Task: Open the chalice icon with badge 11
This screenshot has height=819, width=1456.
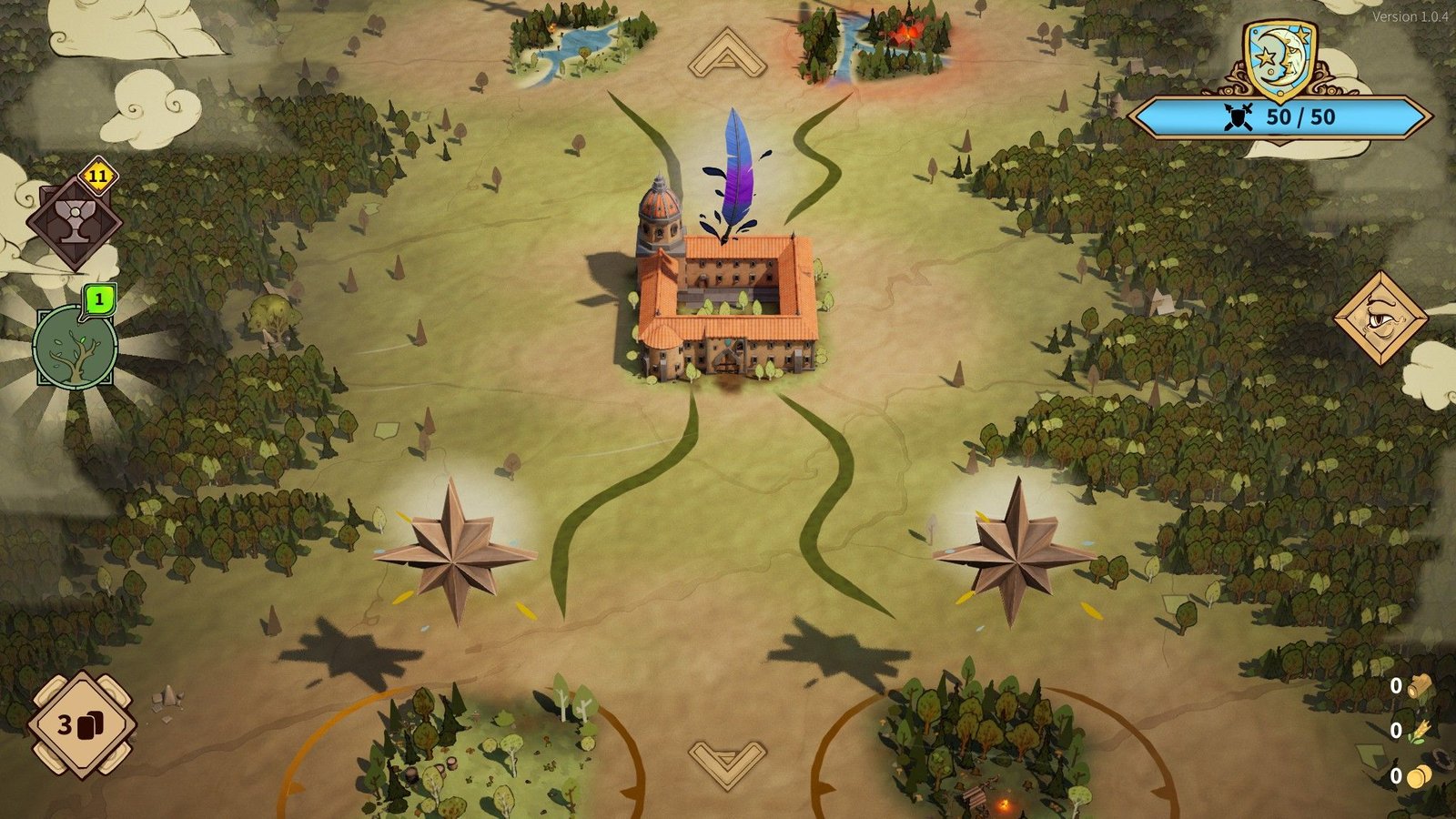Action: [74, 222]
